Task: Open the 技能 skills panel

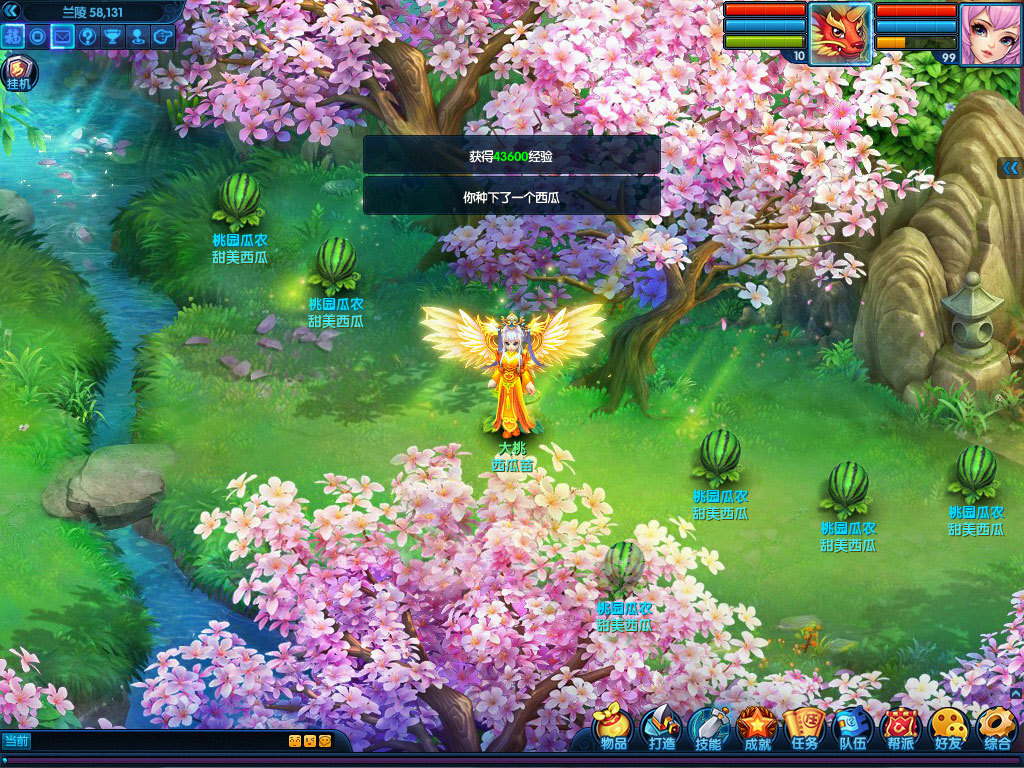Action: coord(709,727)
